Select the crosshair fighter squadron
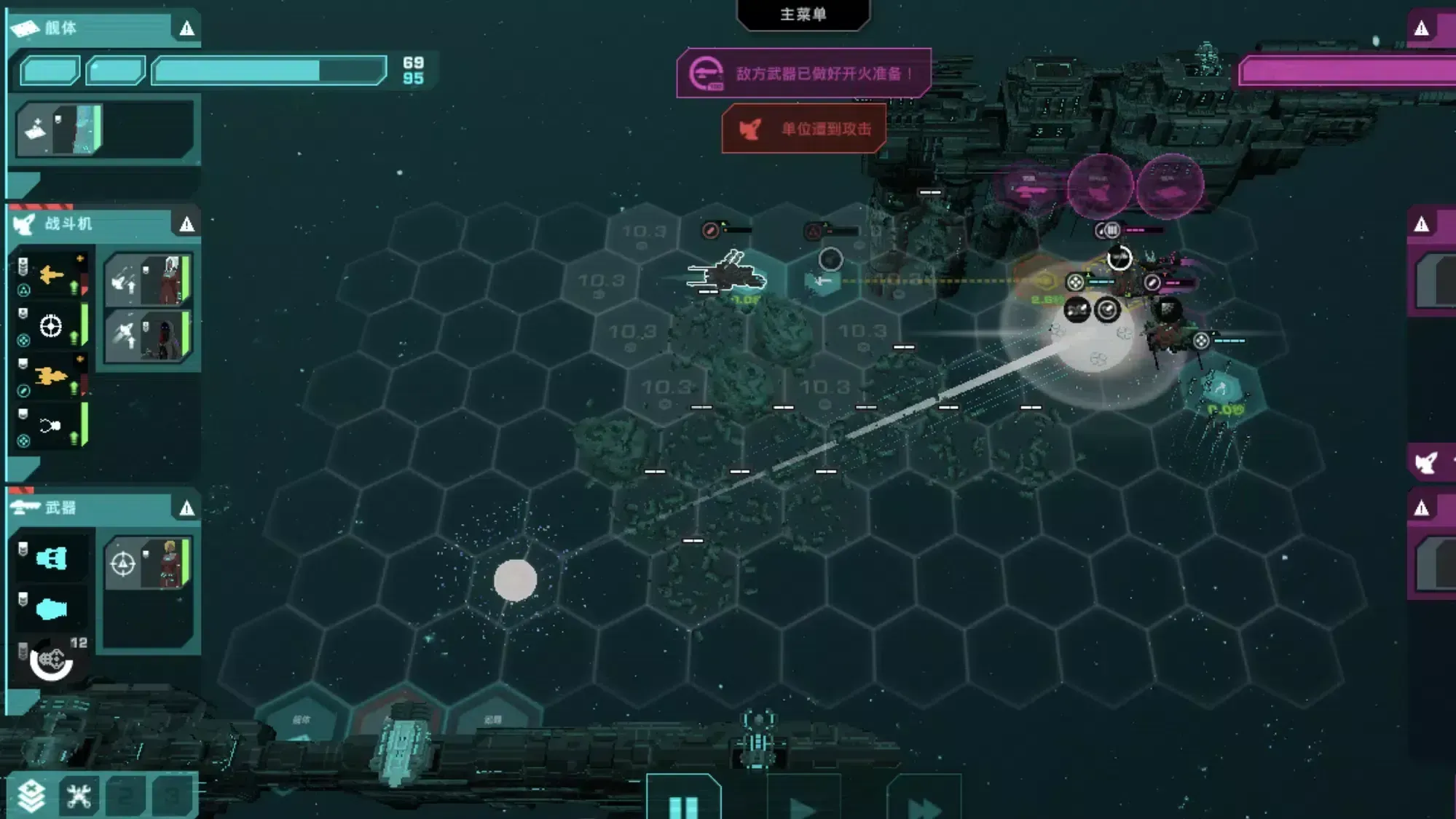 tap(51, 325)
